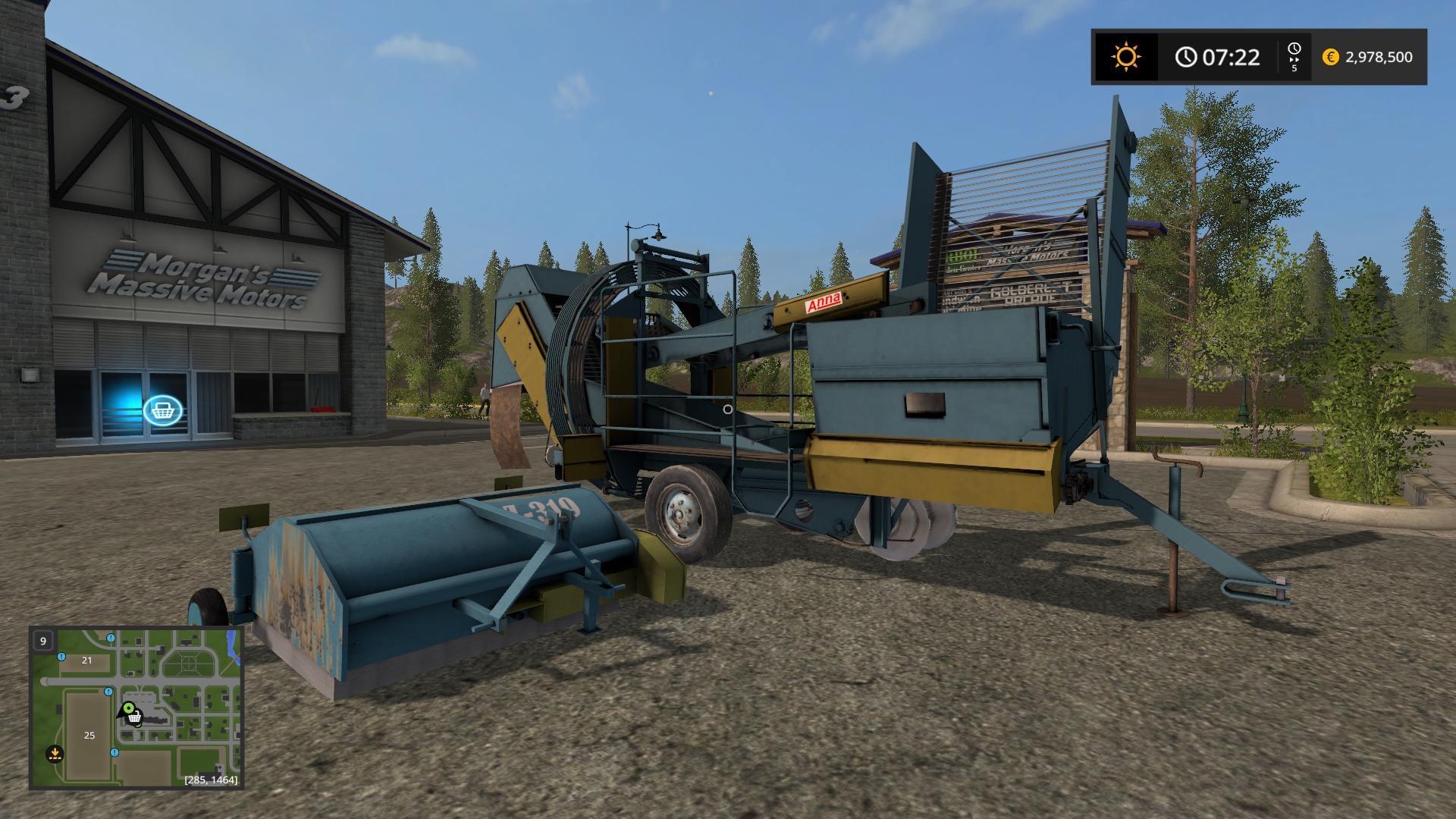Click field 21 on the minimap
This screenshot has height=819, width=1456.
(x=86, y=660)
